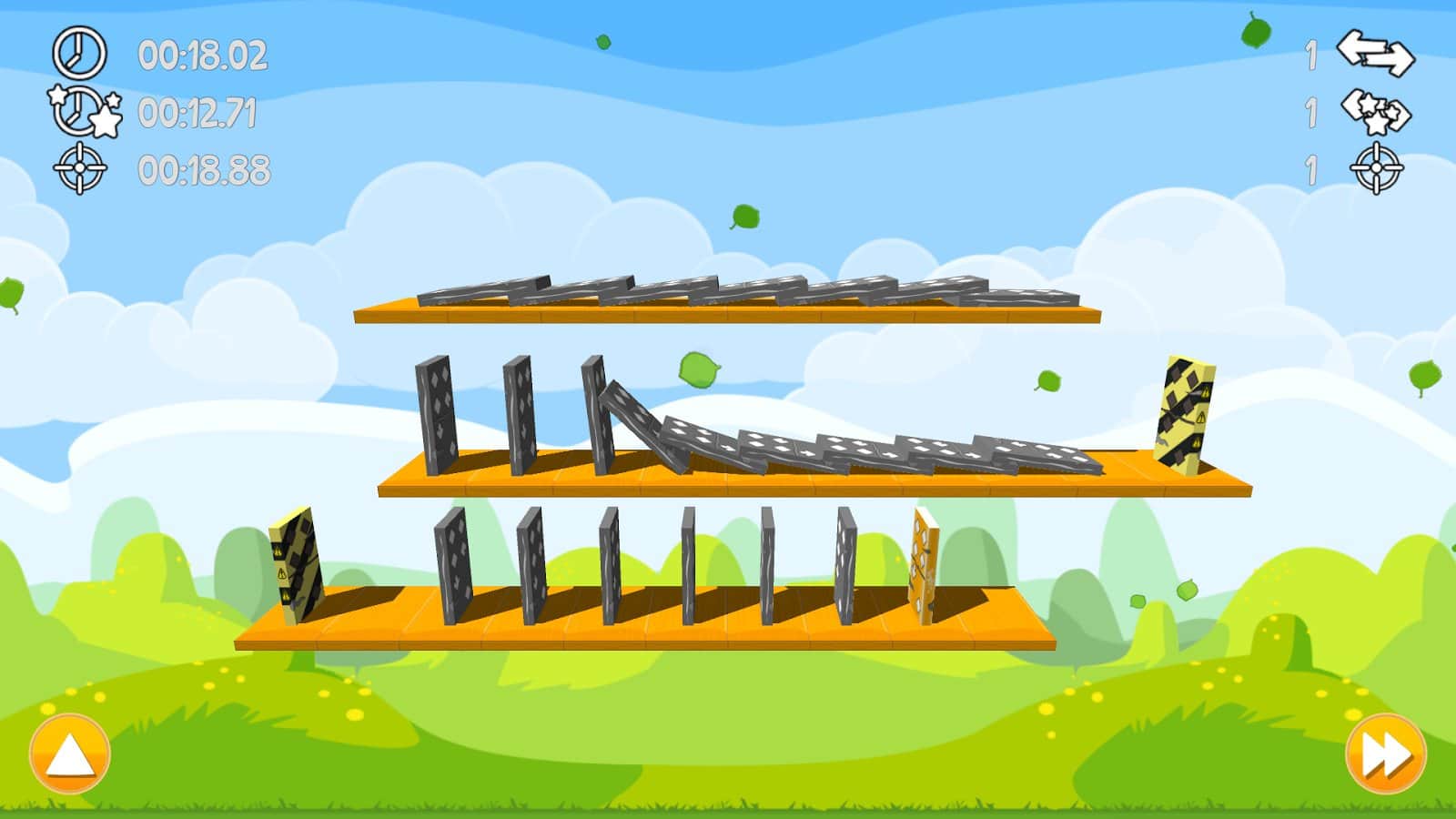This screenshot has width=1456, height=819.
Task: Select the crosshair icon in the top-right corner
Action: click(x=1376, y=168)
